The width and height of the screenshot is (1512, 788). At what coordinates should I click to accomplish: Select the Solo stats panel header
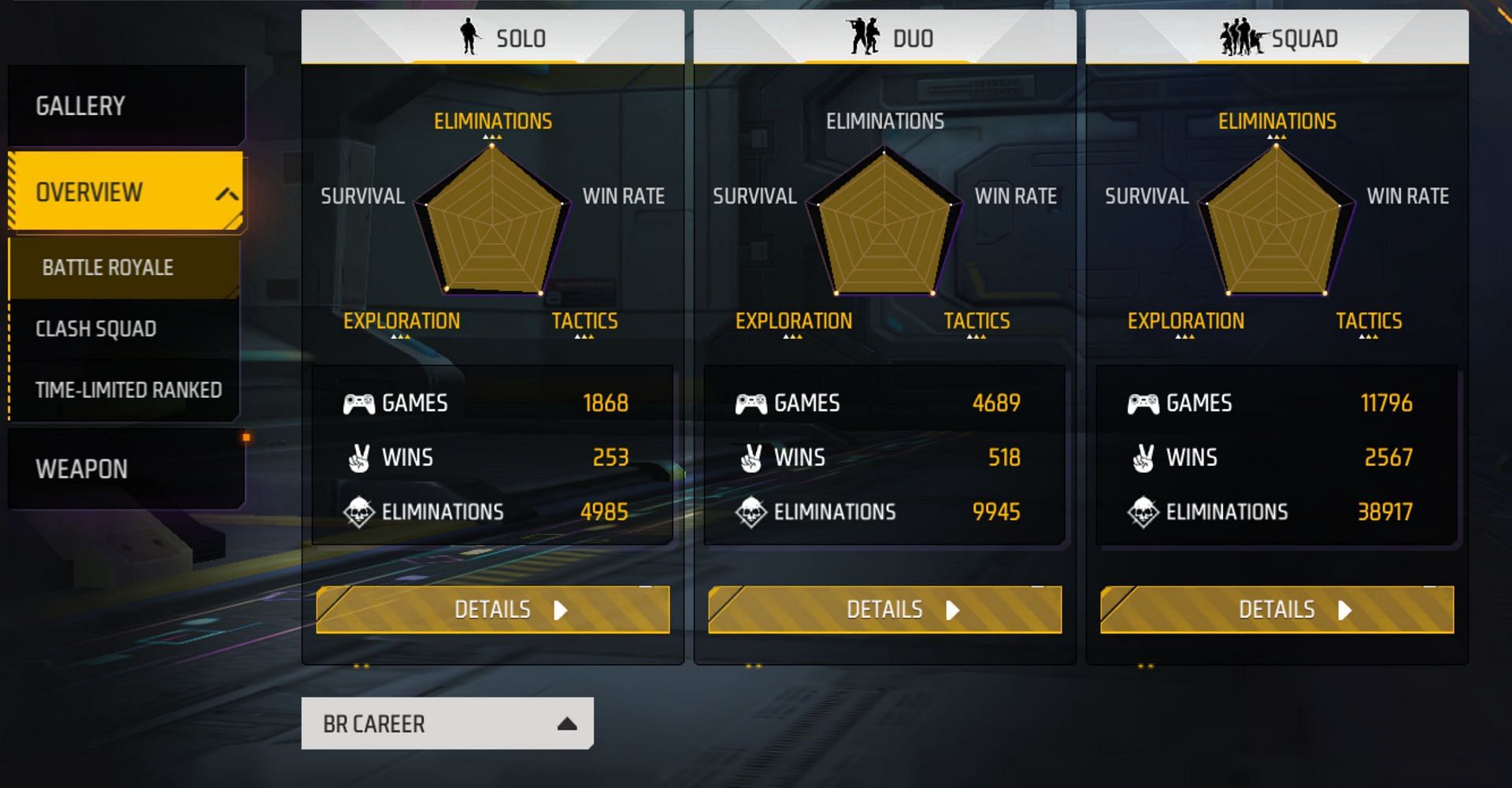pyautogui.click(x=493, y=37)
